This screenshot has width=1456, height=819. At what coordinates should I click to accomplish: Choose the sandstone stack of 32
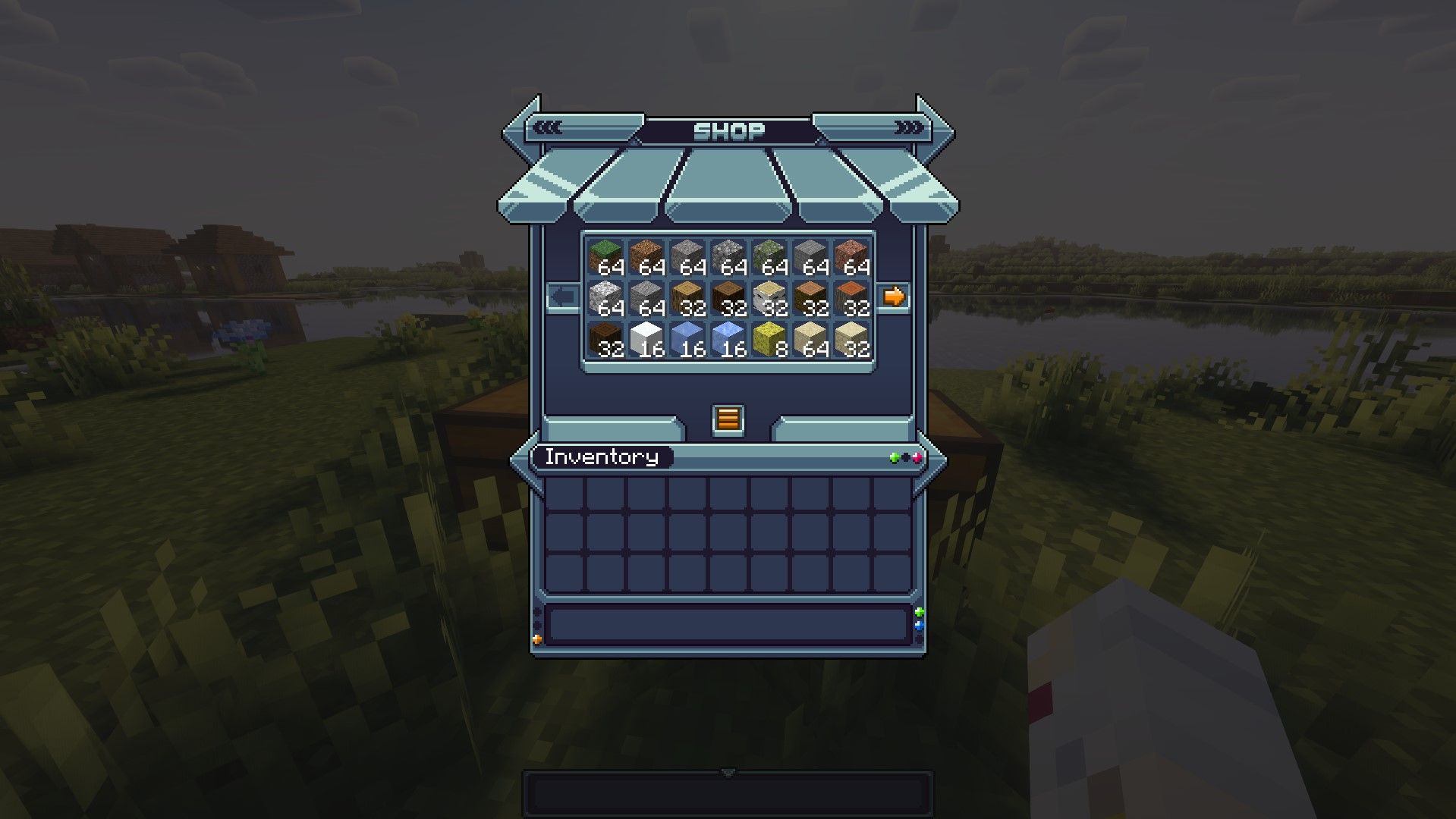click(851, 339)
